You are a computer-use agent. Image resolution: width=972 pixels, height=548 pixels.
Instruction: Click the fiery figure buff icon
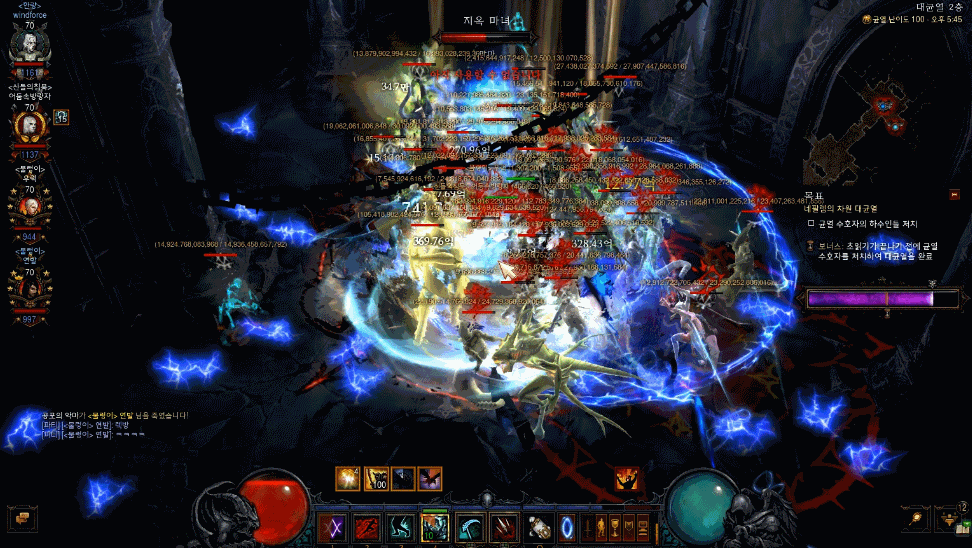click(x=629, y=479)
